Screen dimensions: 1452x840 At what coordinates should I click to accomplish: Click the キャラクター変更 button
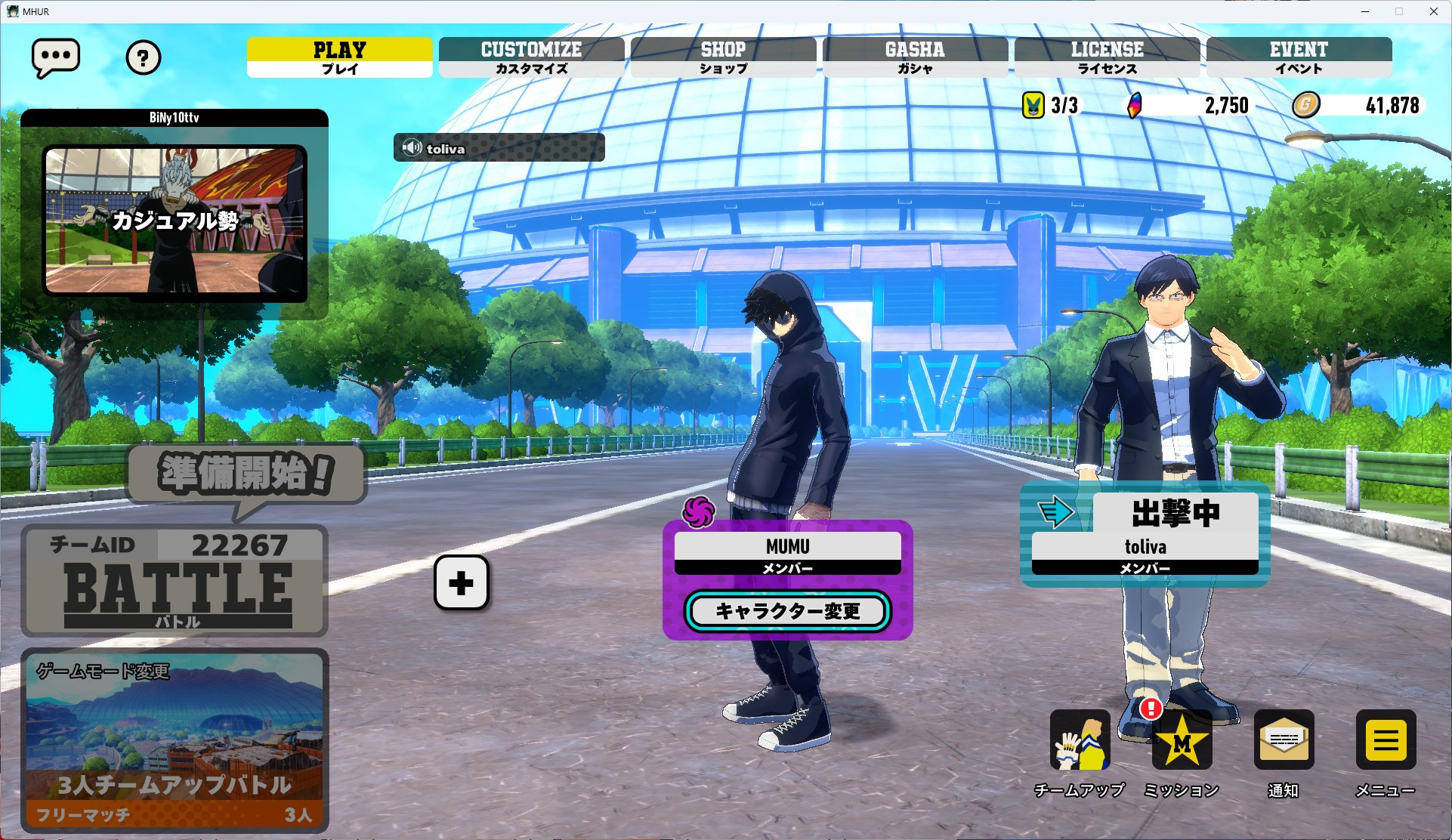(787, 611)
